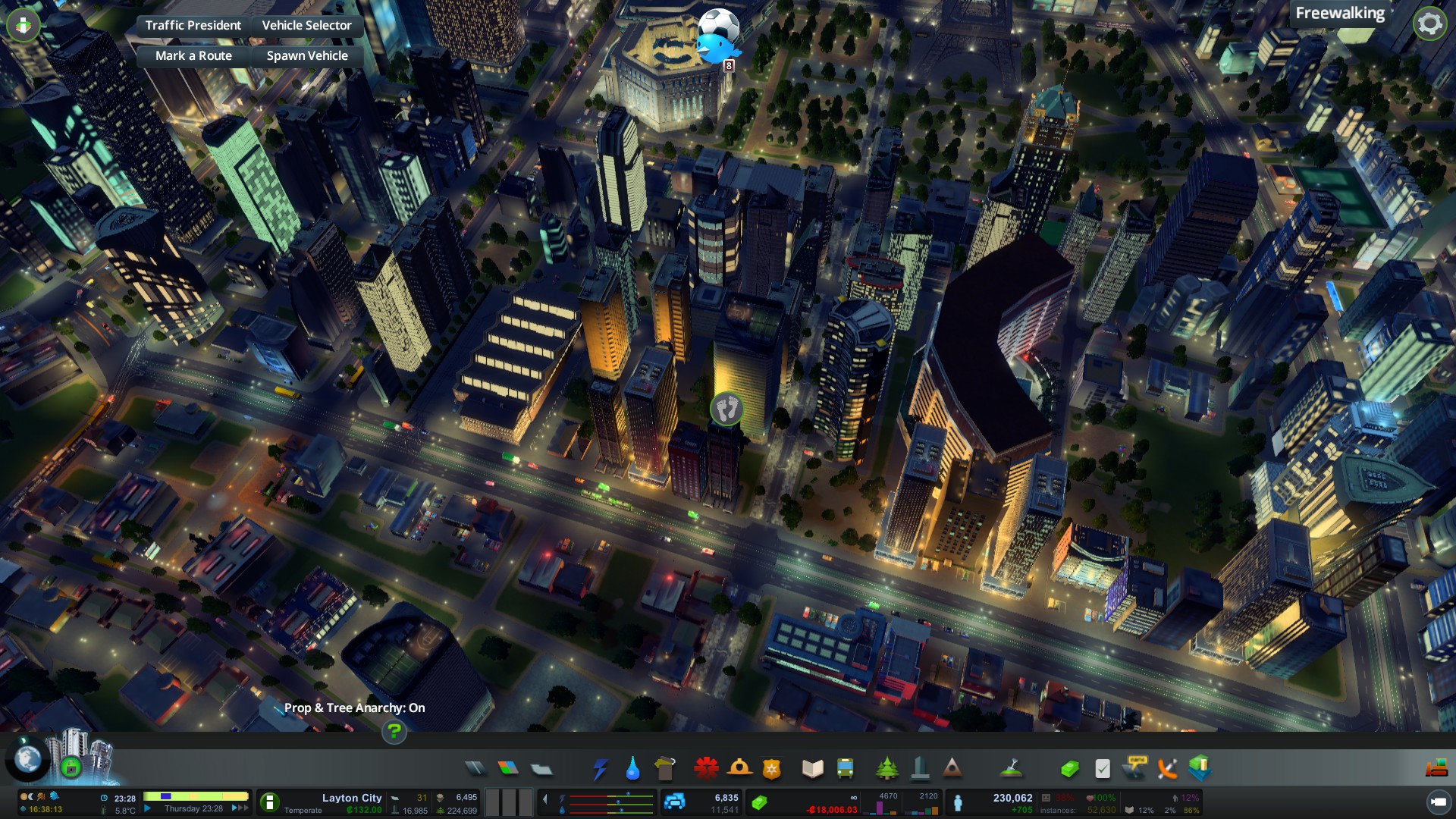Open the water droplet services menu
Screen dimensions: 1456x819
632,769
